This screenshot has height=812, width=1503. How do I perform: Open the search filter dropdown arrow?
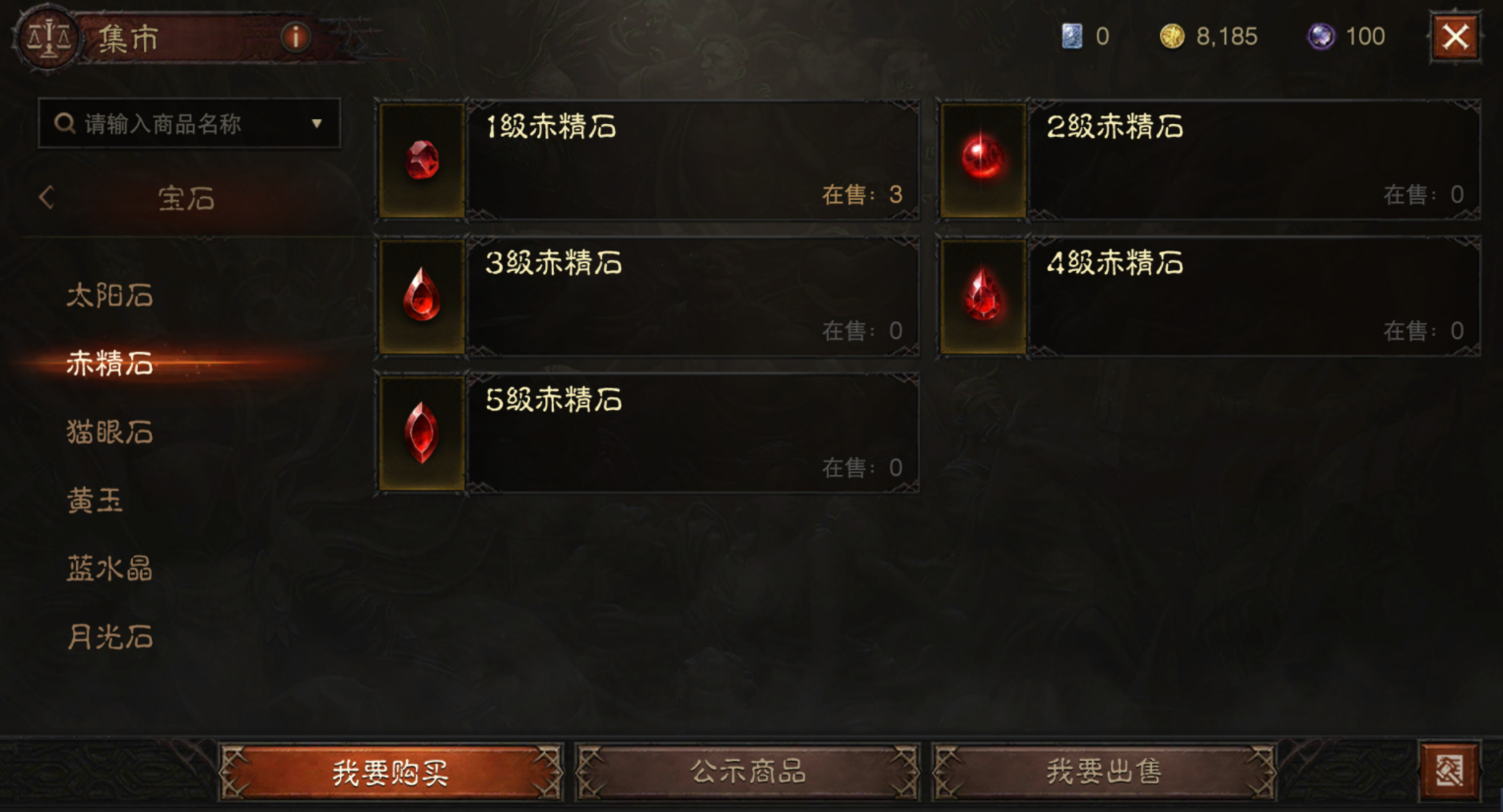point(316,123)
